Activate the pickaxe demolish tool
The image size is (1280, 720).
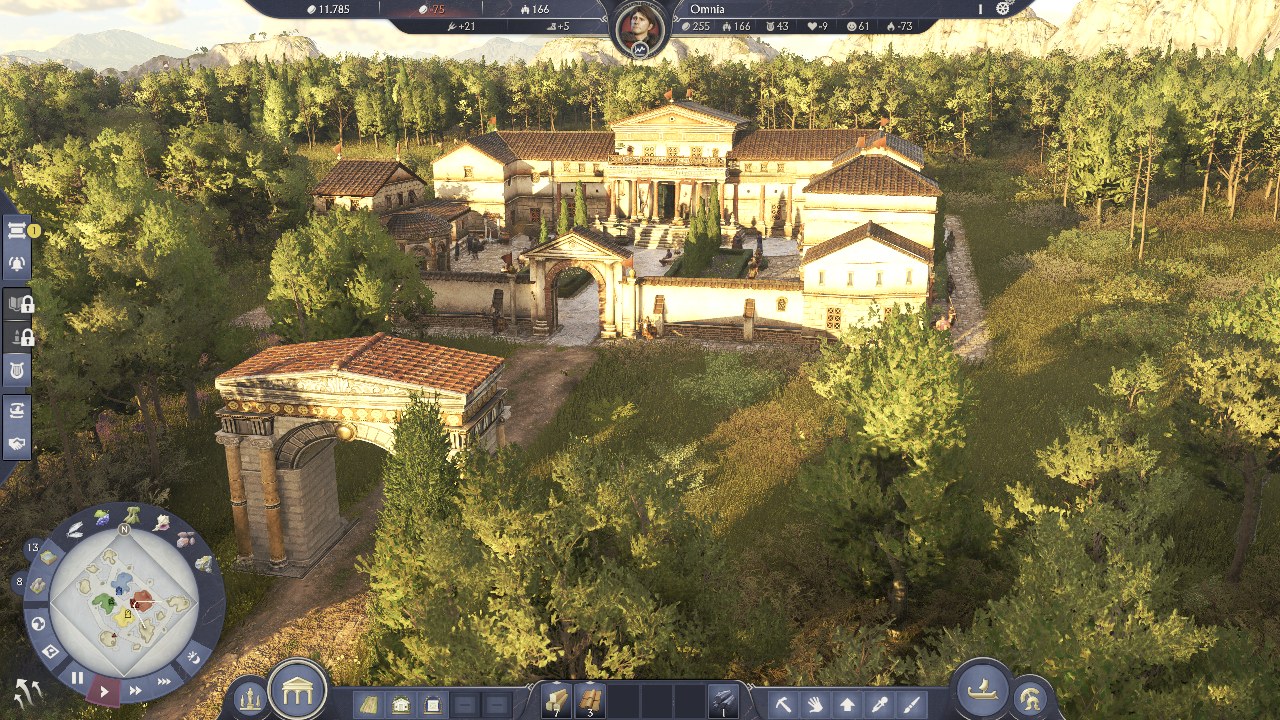click(783, 704)
